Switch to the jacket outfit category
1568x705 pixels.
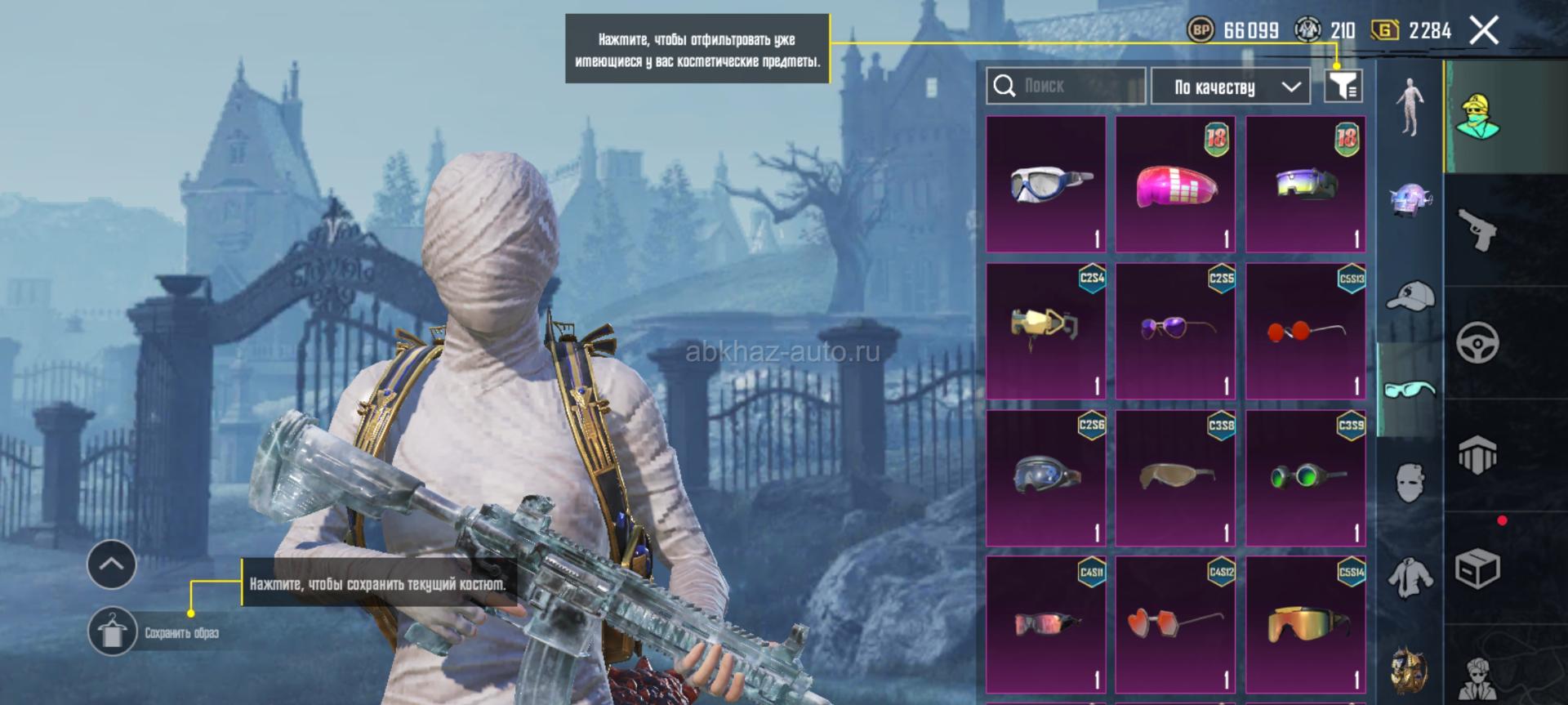coord(1410,577)
